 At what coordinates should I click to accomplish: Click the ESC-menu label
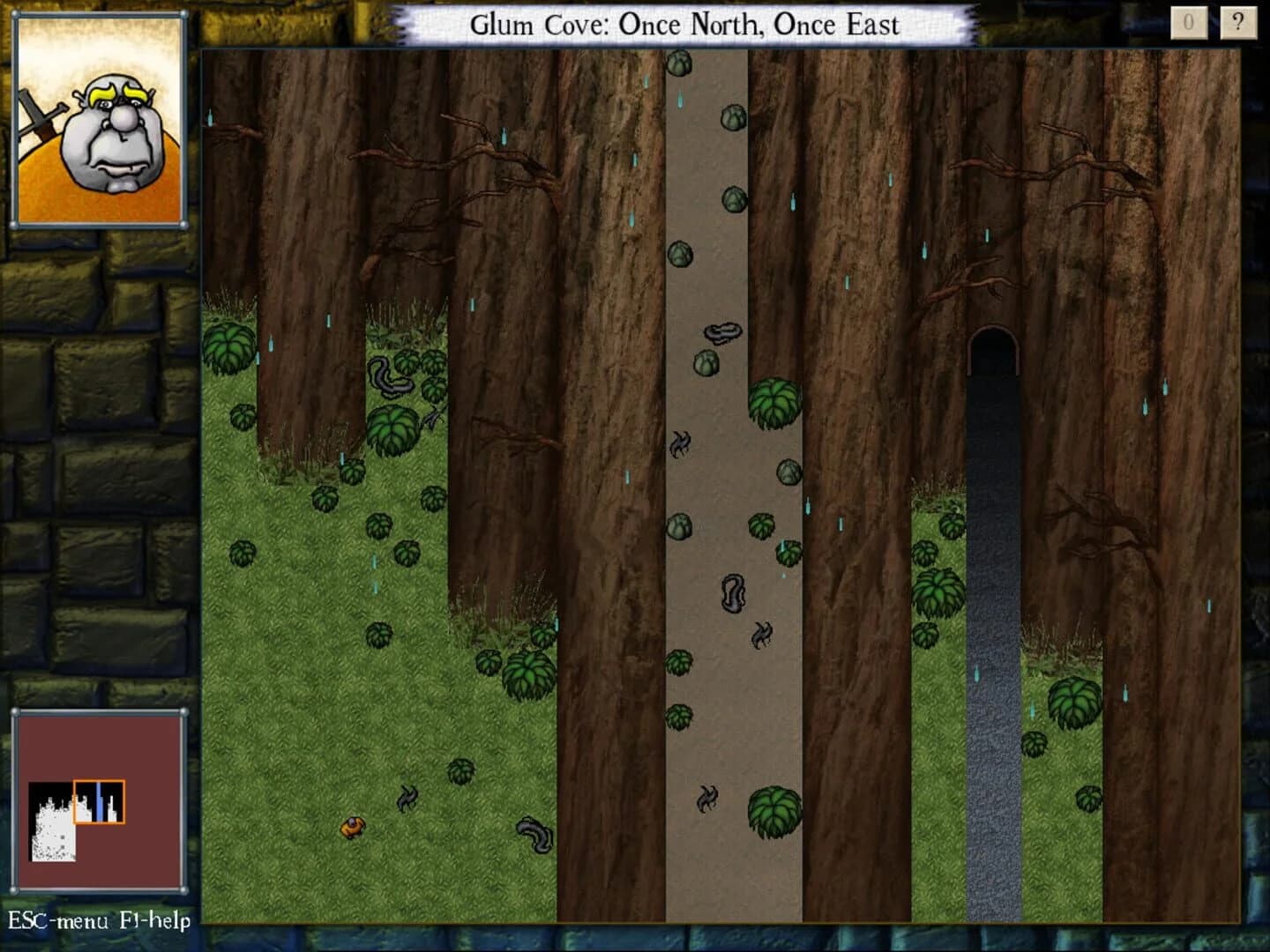pyautogui.click(x=56, y=922)
